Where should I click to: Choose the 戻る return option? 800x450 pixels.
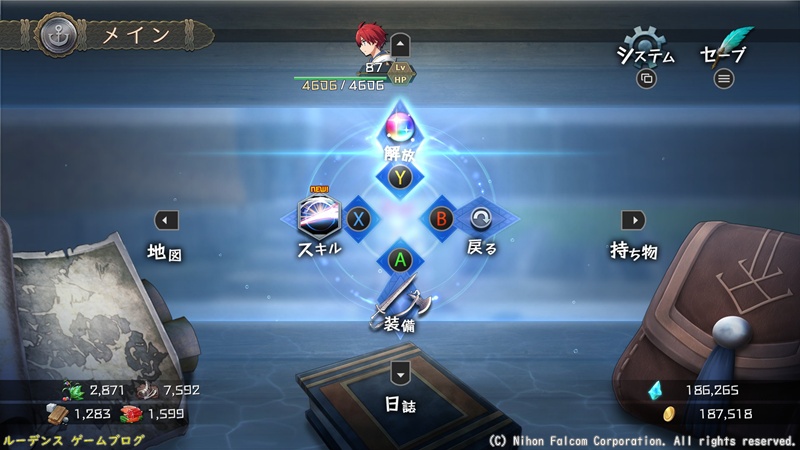[482, 220]
